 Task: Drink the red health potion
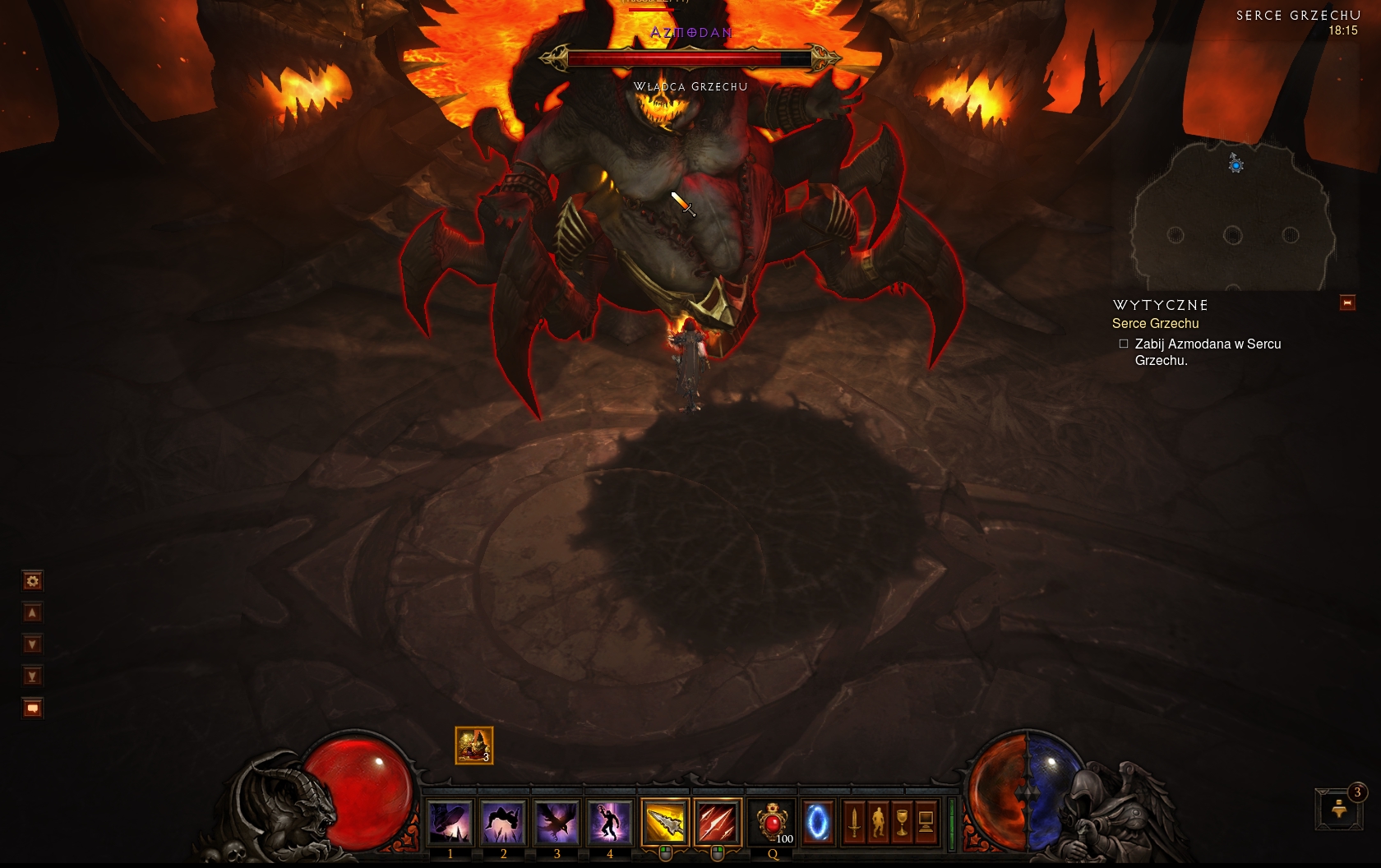point(772,822)
